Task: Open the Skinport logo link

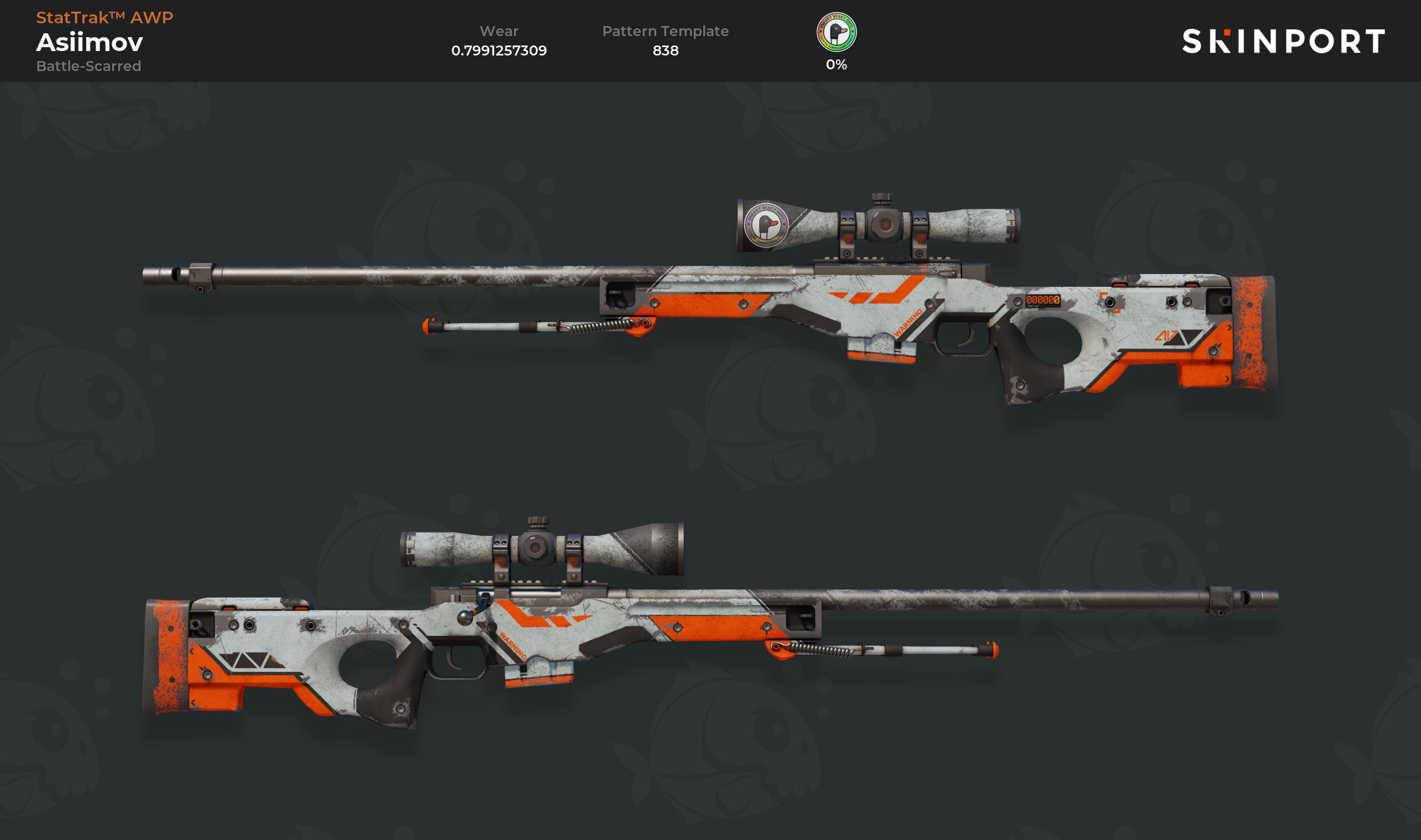Action: click(x=1283, y=41)
